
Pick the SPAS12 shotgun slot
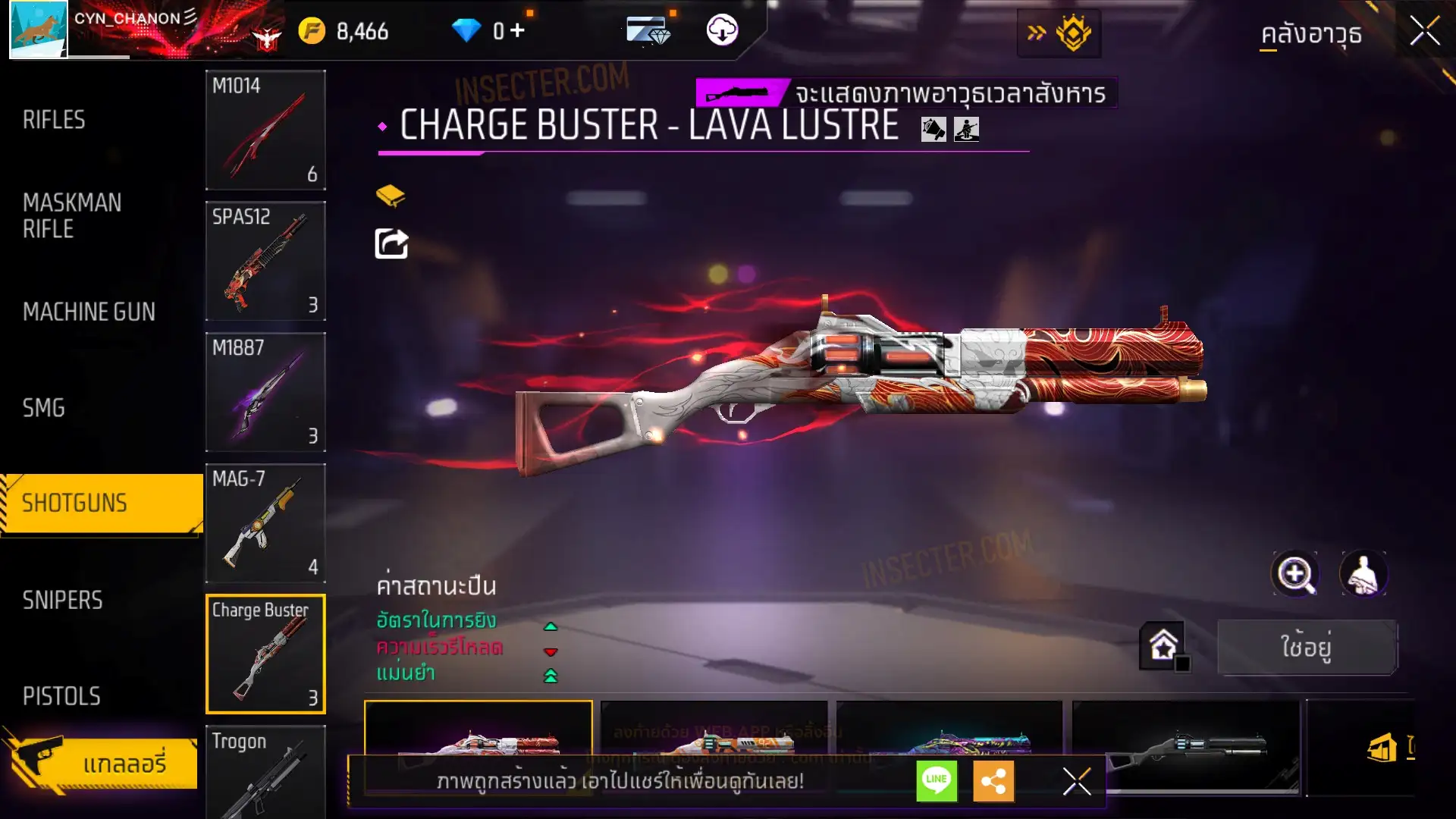point(265,261)
